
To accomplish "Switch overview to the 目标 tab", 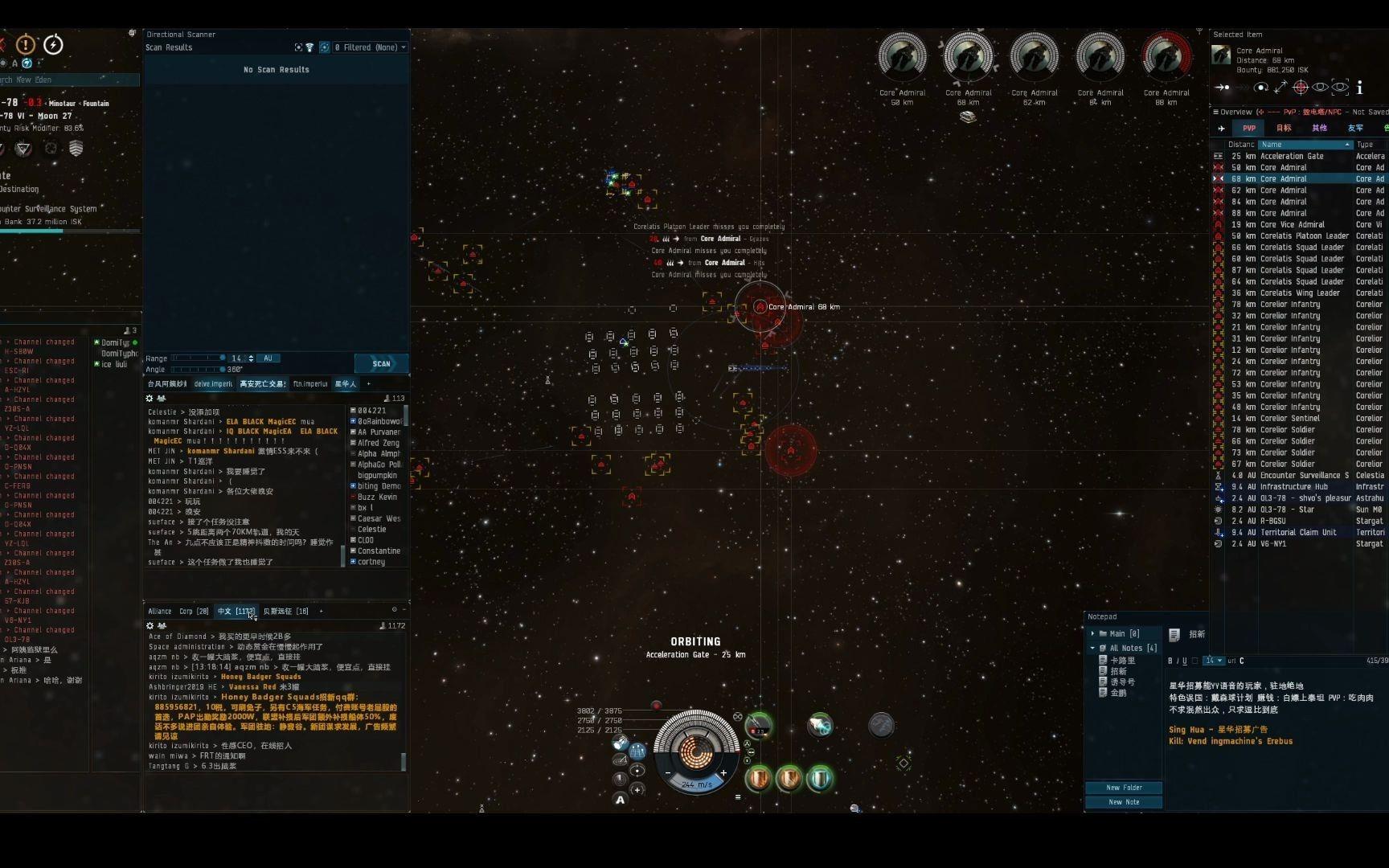I will pos(1284,128).
